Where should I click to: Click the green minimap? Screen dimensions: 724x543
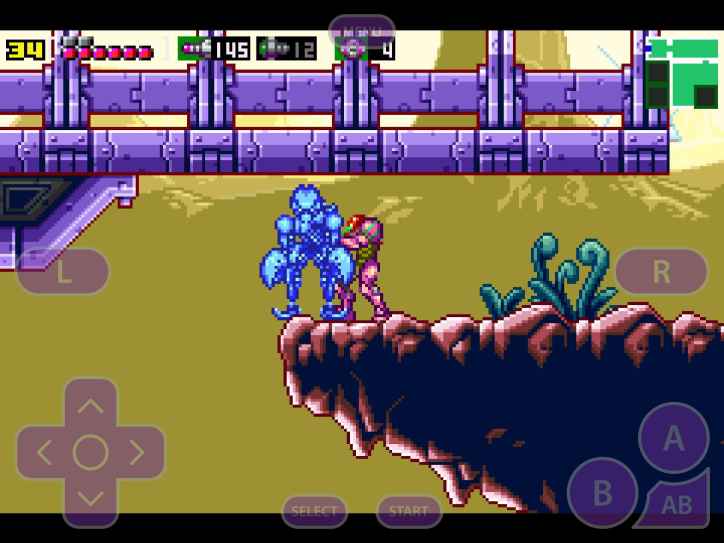(x=683, y=72)
